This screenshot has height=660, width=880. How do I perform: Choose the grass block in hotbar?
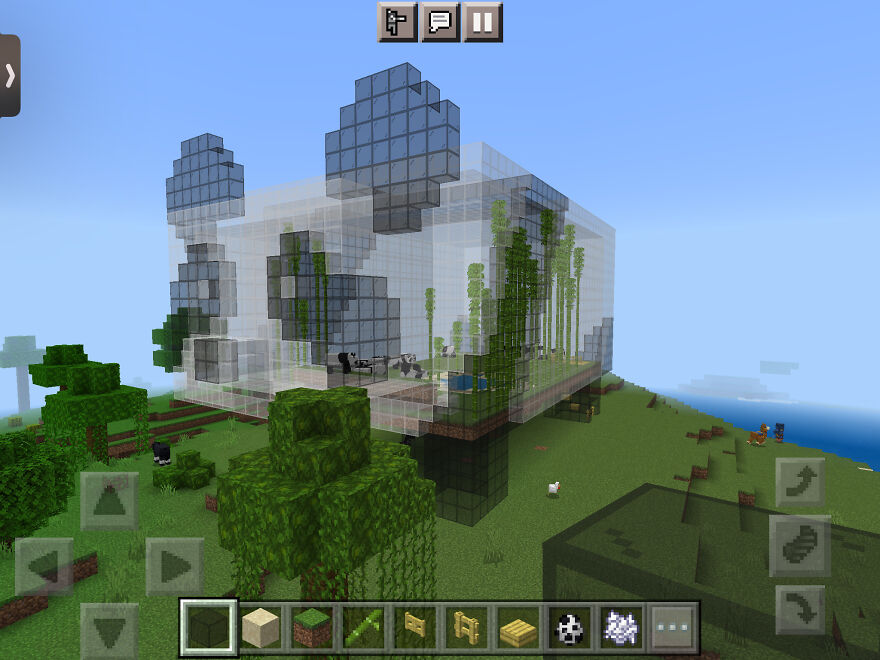[312, 628]
